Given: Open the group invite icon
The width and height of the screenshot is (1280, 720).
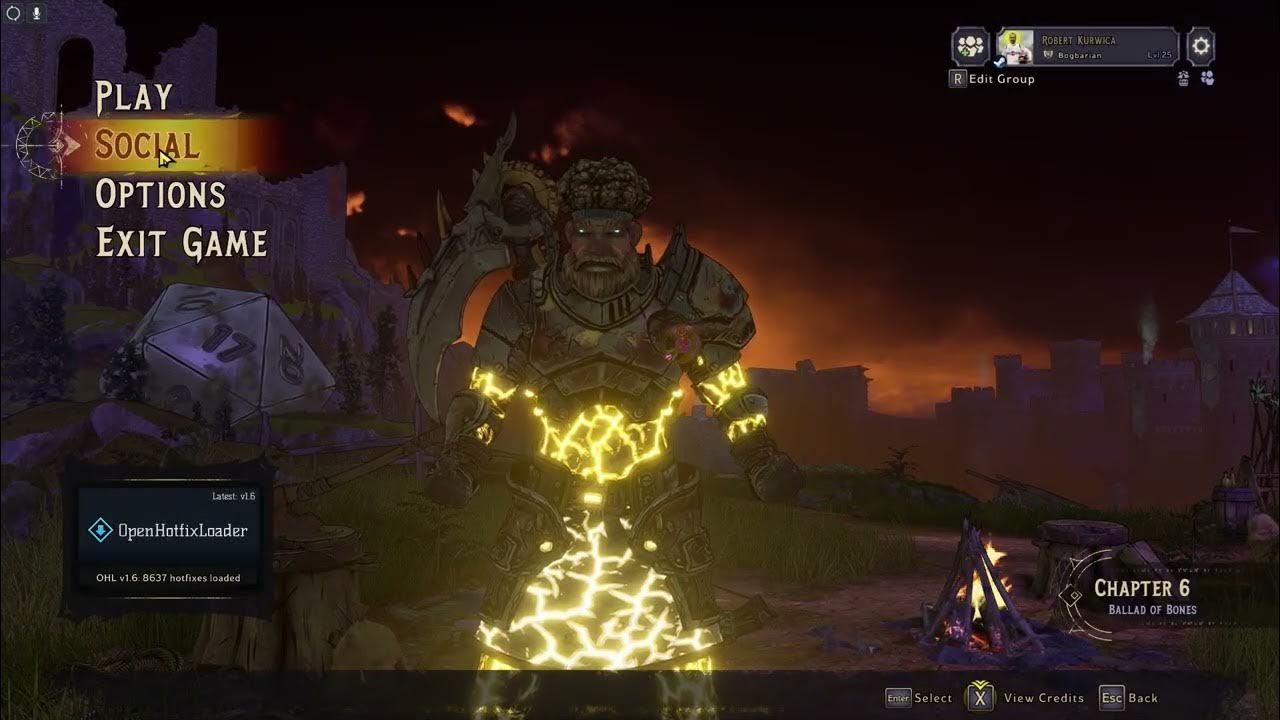Looking at the screenshot, I should pos(969,46).
